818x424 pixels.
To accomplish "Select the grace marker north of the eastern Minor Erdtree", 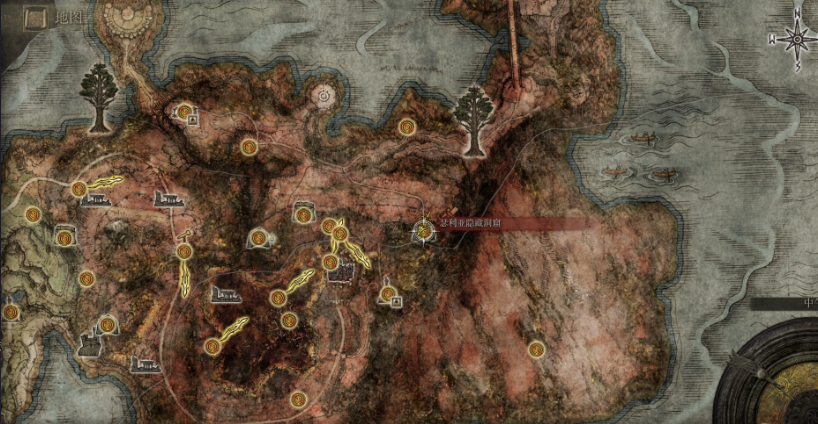I will [406, 127].
